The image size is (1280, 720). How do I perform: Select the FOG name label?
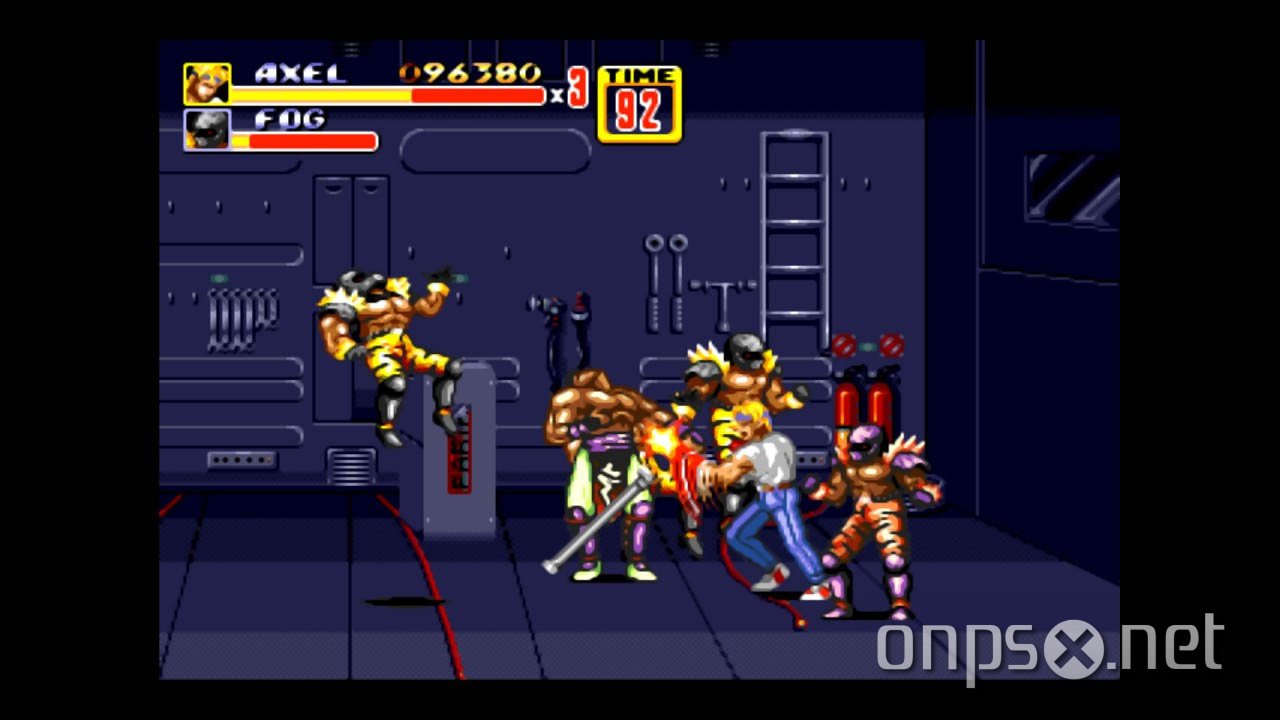pos(289,119)
